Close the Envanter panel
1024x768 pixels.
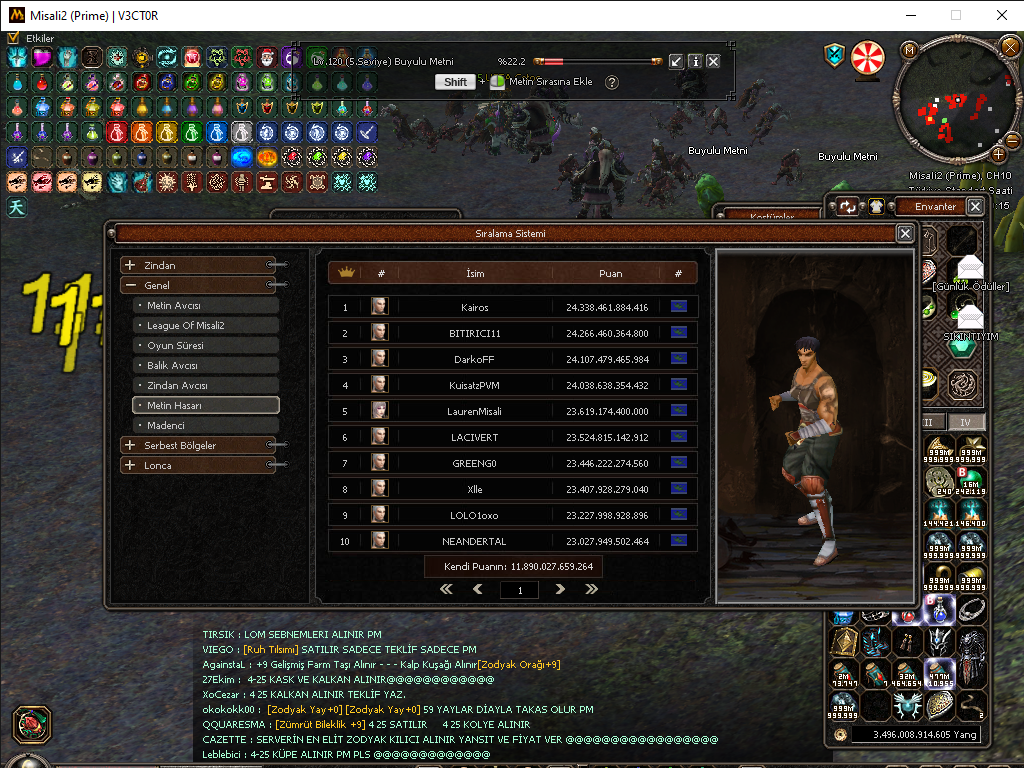pos(975,206)
